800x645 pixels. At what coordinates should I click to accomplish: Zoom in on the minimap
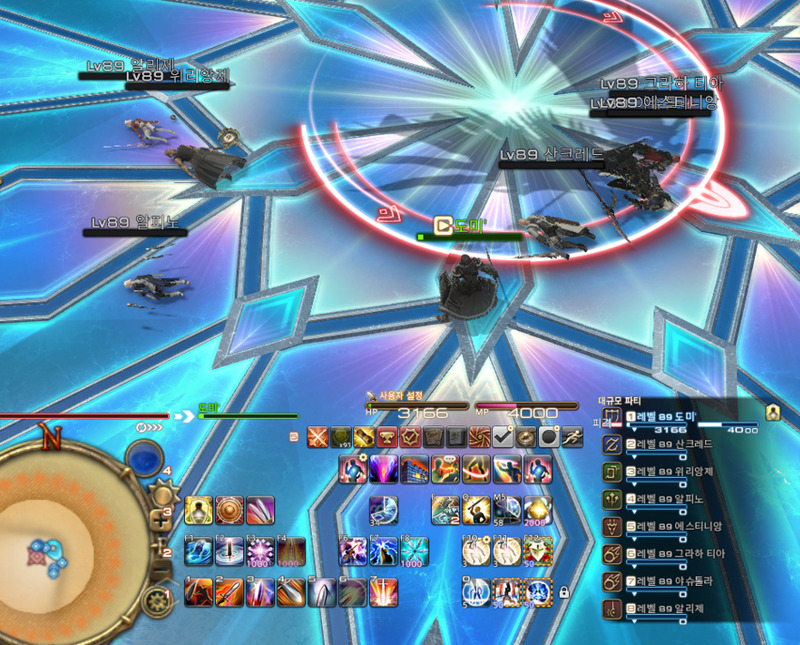tap(160, 519)
